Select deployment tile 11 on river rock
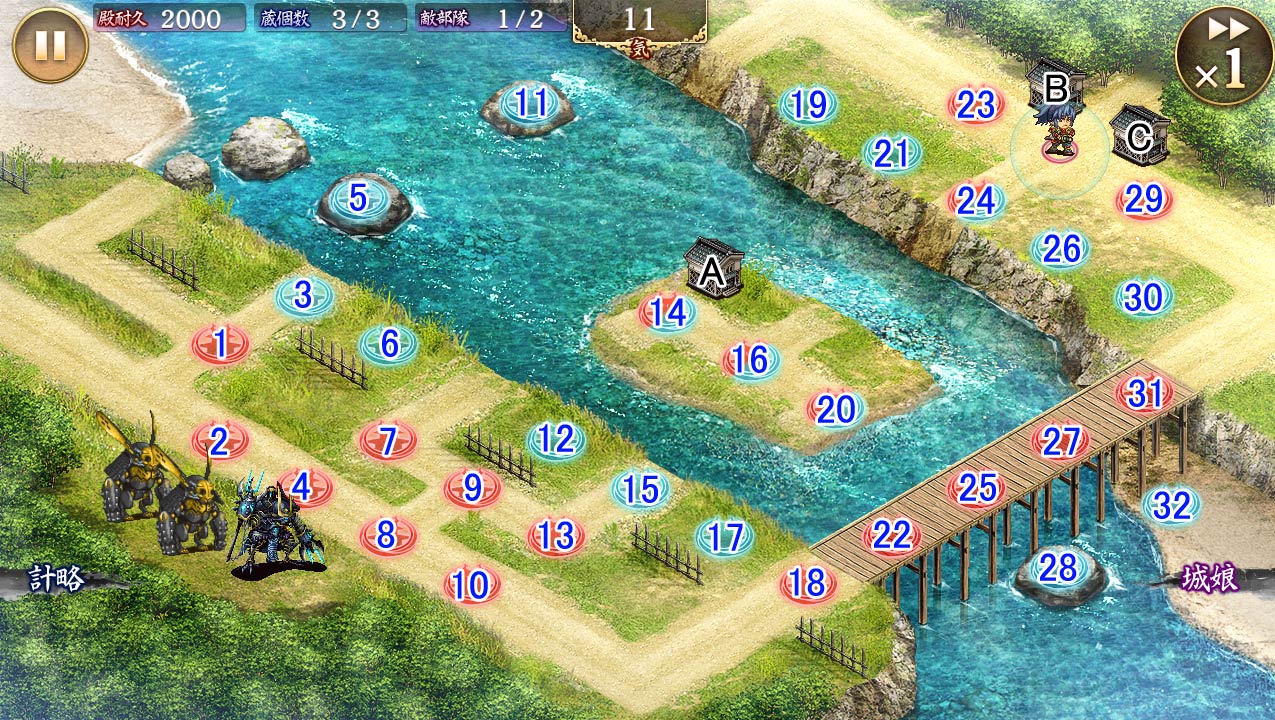Screen dimensions: 1275x720 point(528,104)
